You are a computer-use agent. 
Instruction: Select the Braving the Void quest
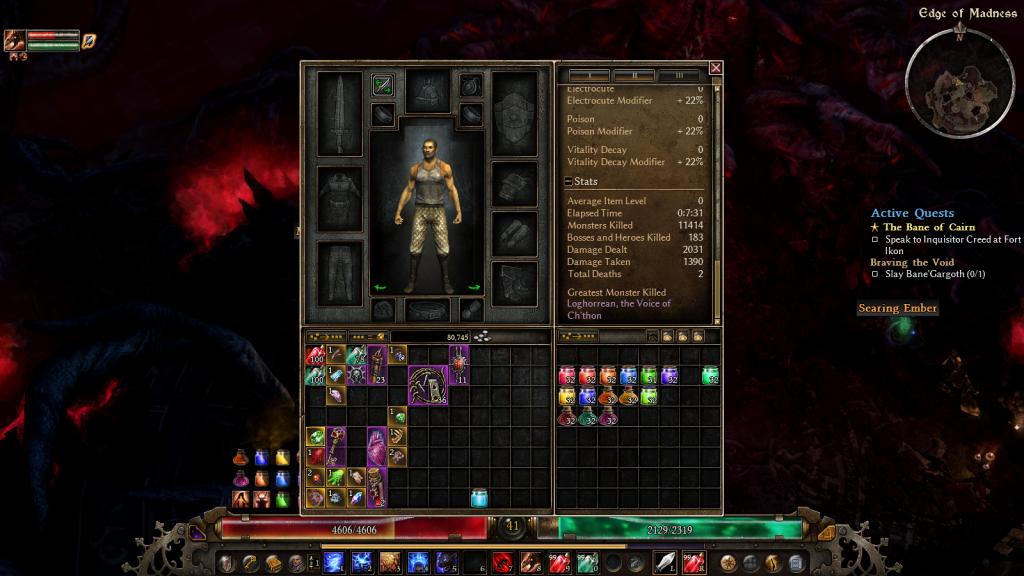[912, 263]
